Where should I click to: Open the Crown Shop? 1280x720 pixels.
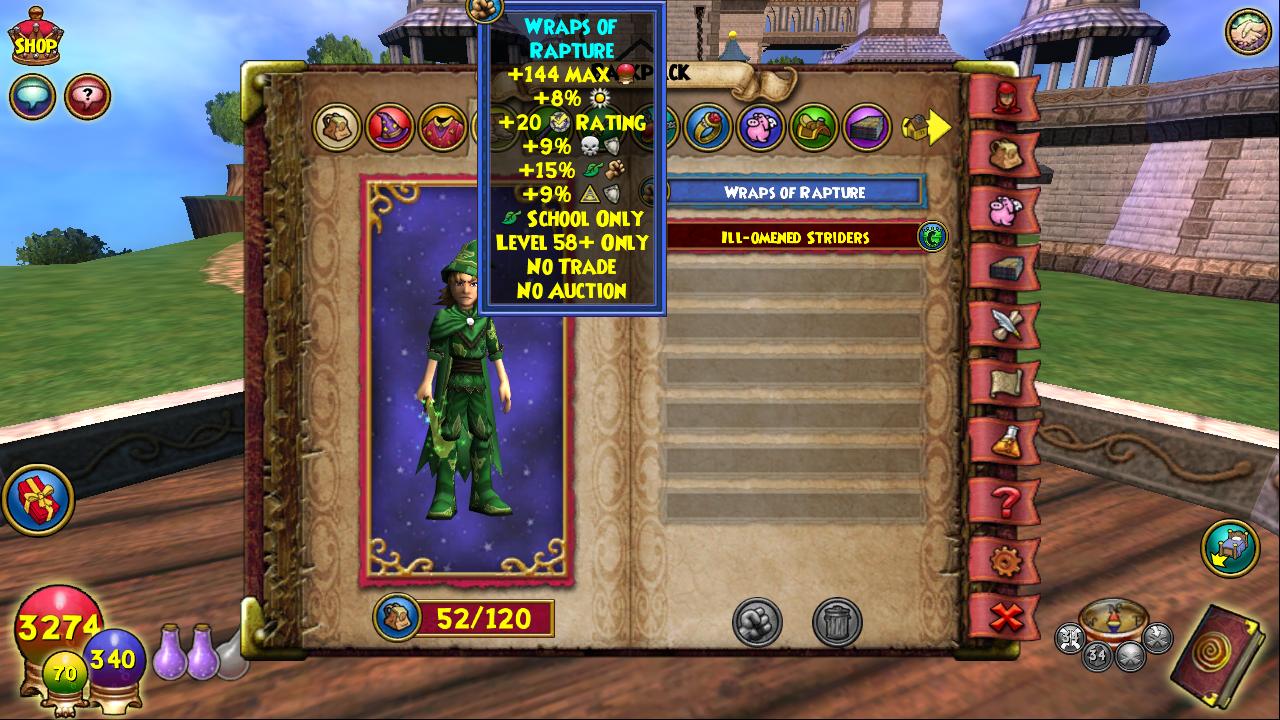(35, 37)
